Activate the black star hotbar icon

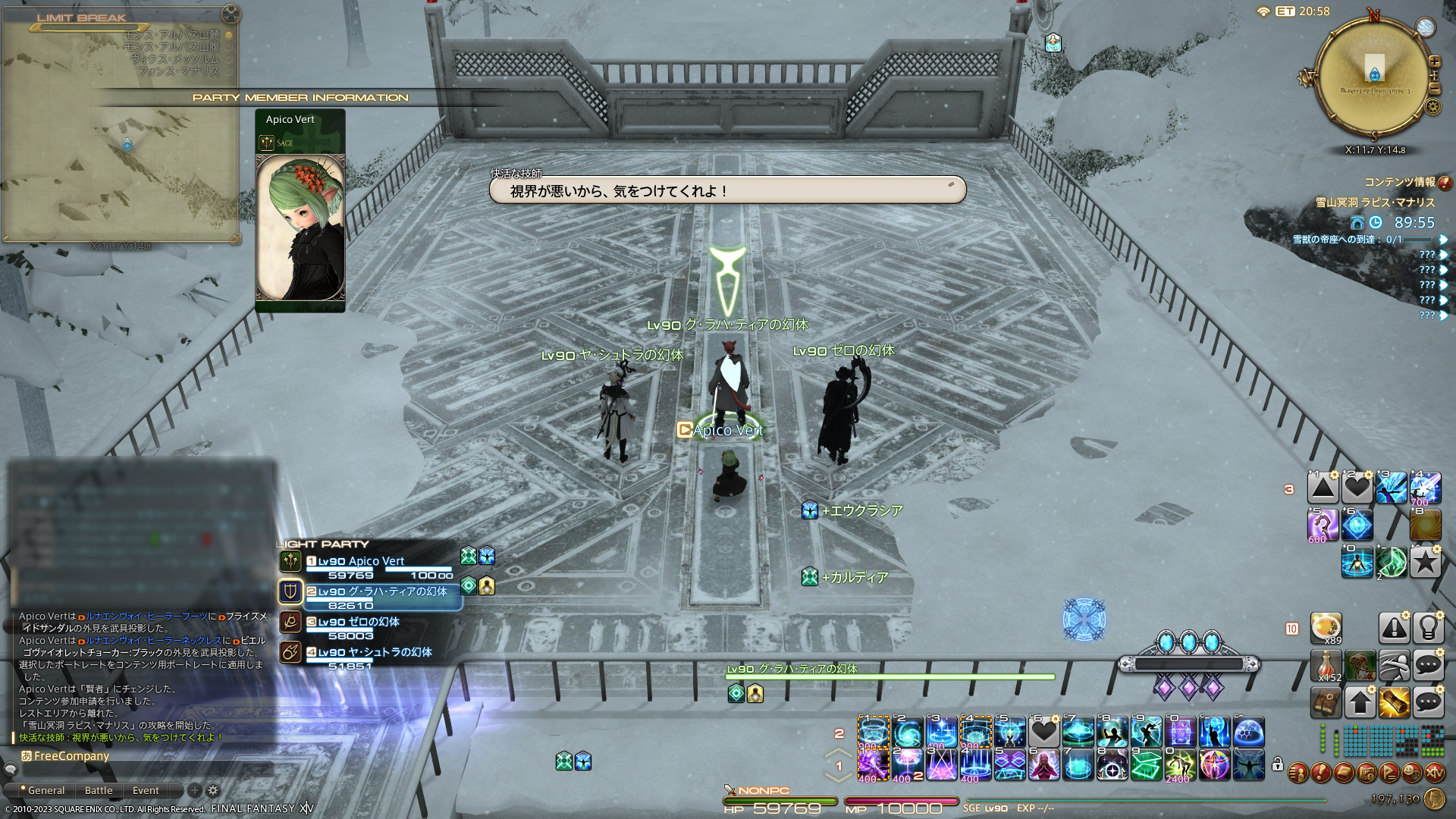[1425, 562]
